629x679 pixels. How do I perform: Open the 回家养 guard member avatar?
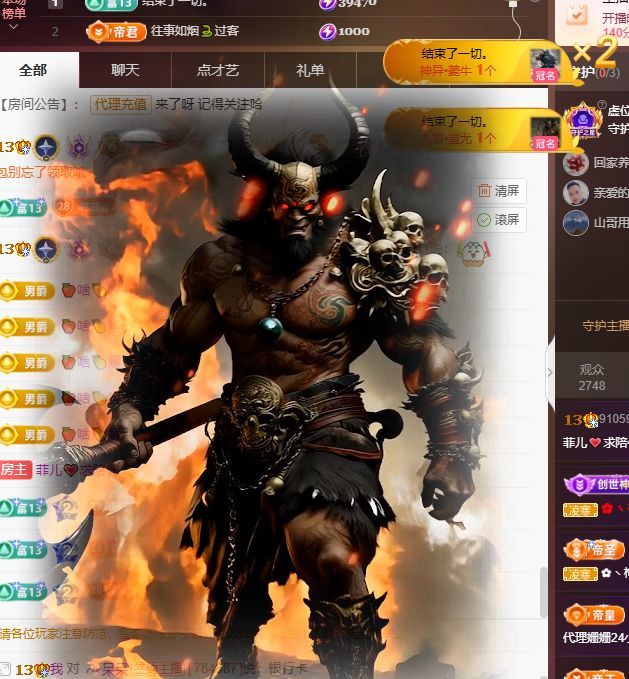(x=576, y=162)
